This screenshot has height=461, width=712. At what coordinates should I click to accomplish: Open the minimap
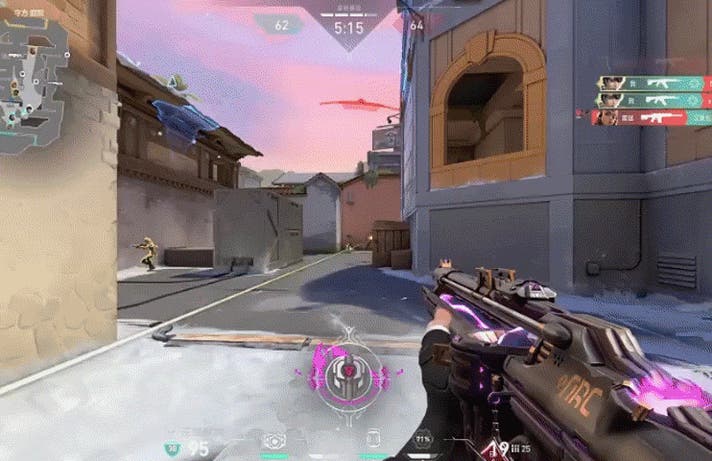(33, 85)
